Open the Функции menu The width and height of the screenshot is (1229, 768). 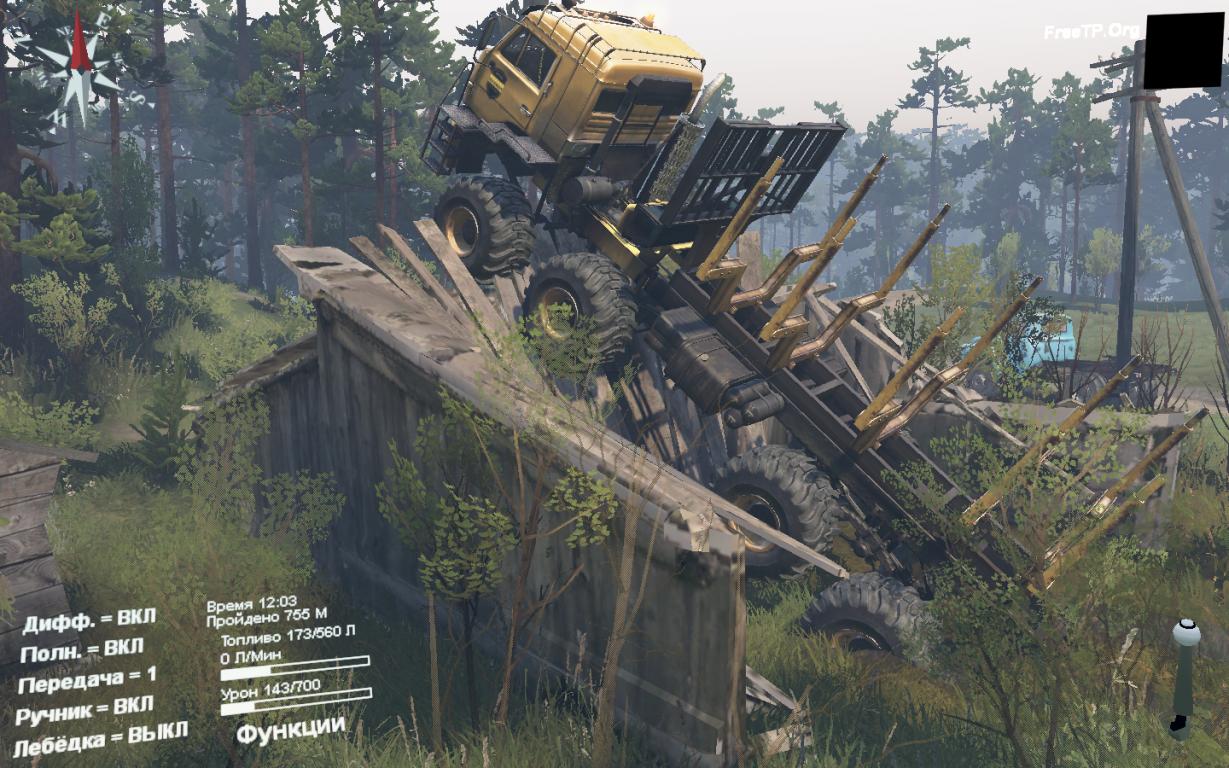coord(291,730)
